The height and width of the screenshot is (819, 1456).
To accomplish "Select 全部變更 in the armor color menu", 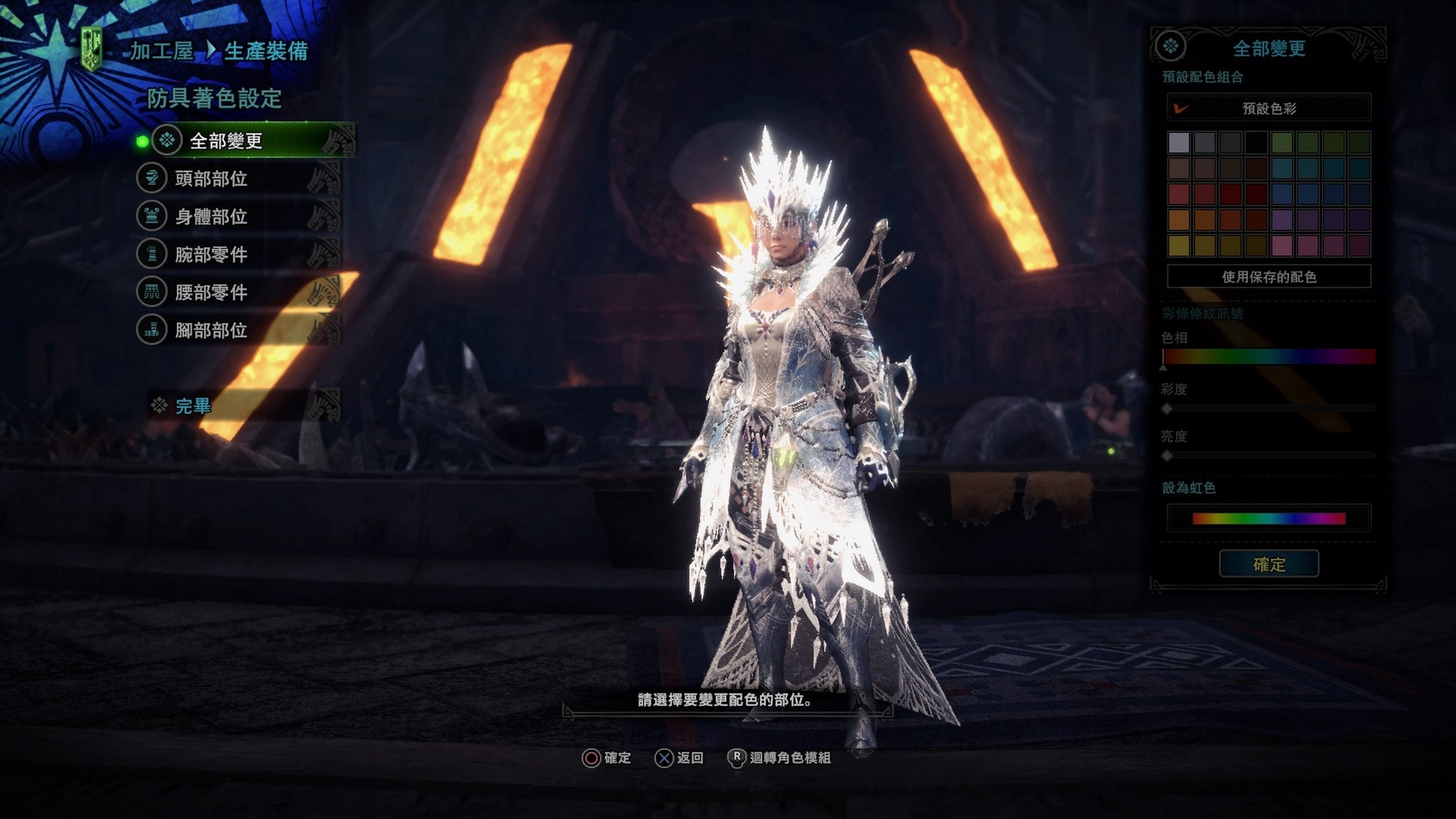I will click(x=225, y=141).
